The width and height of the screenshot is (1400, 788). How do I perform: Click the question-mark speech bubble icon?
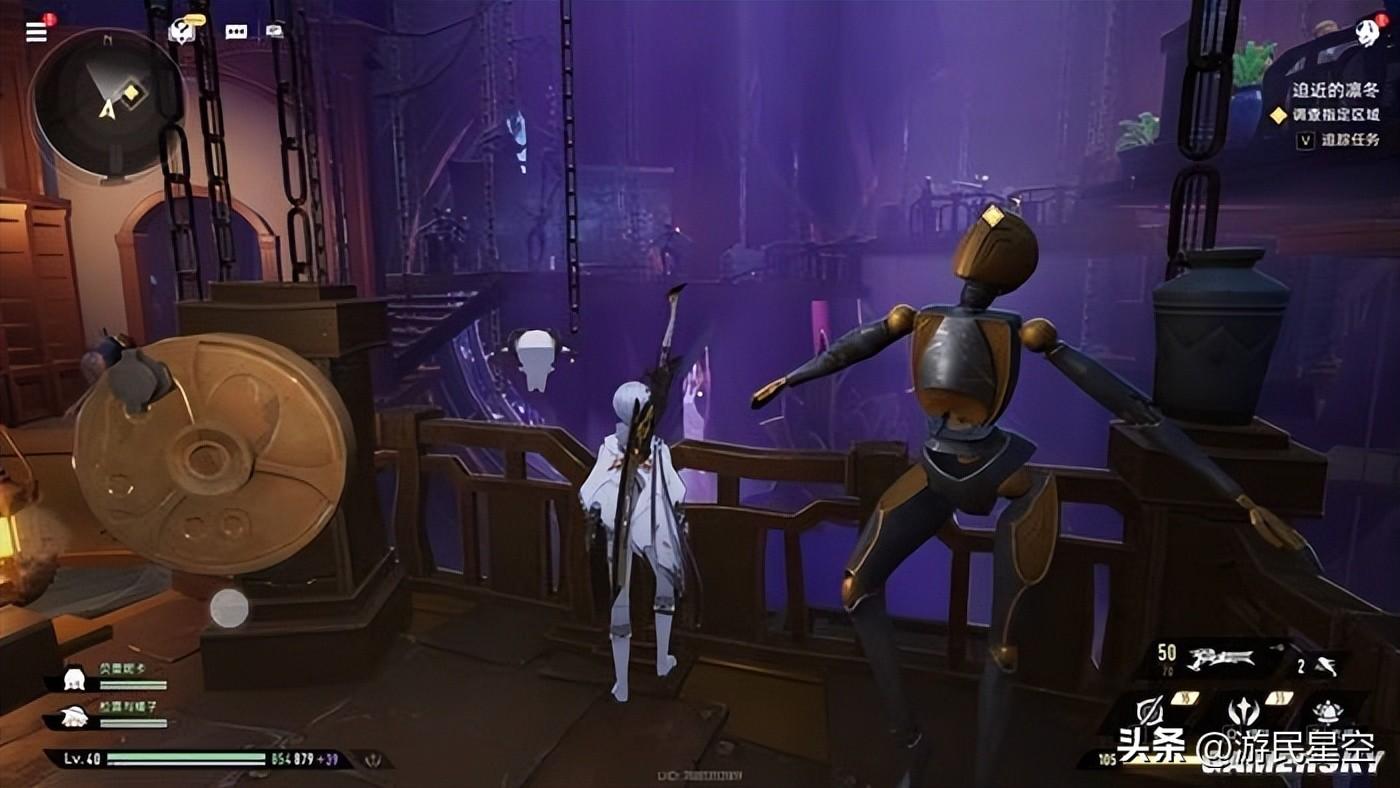pos(181,31)
